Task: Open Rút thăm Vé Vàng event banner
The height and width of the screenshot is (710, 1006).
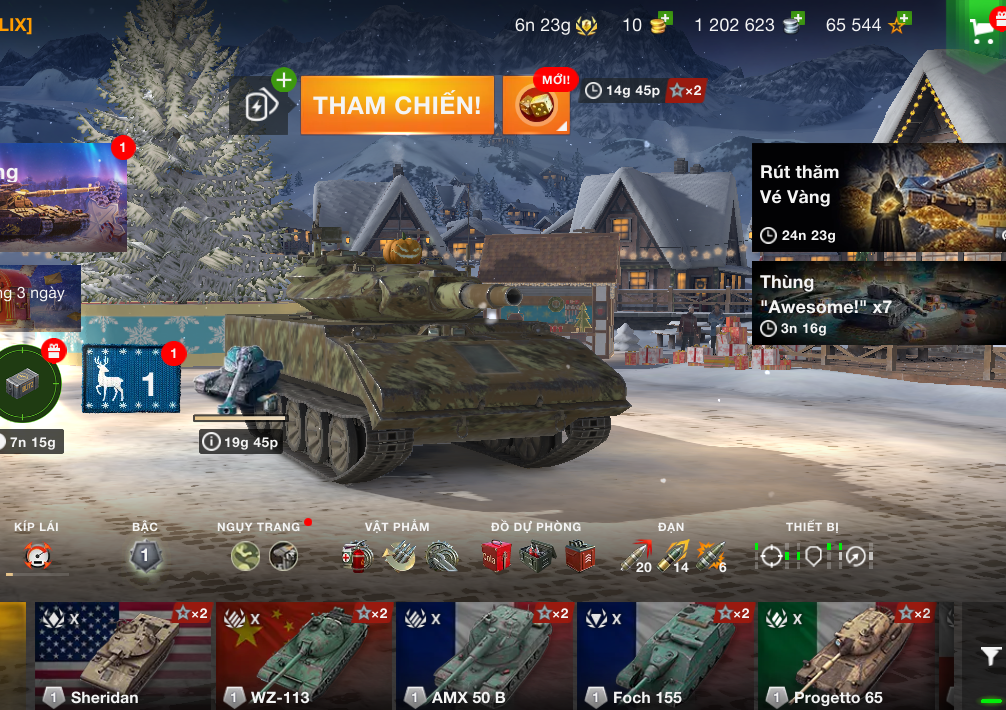Action: tap(878, 197)
